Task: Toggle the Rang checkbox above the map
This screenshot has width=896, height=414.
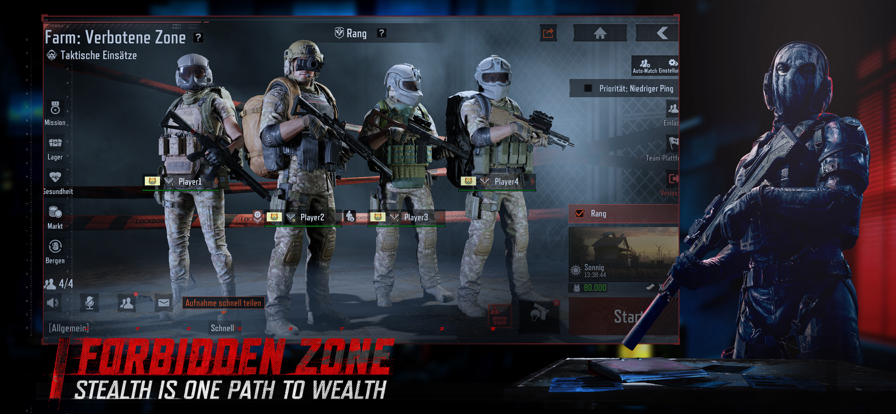Action: click(x=580, y=213)
